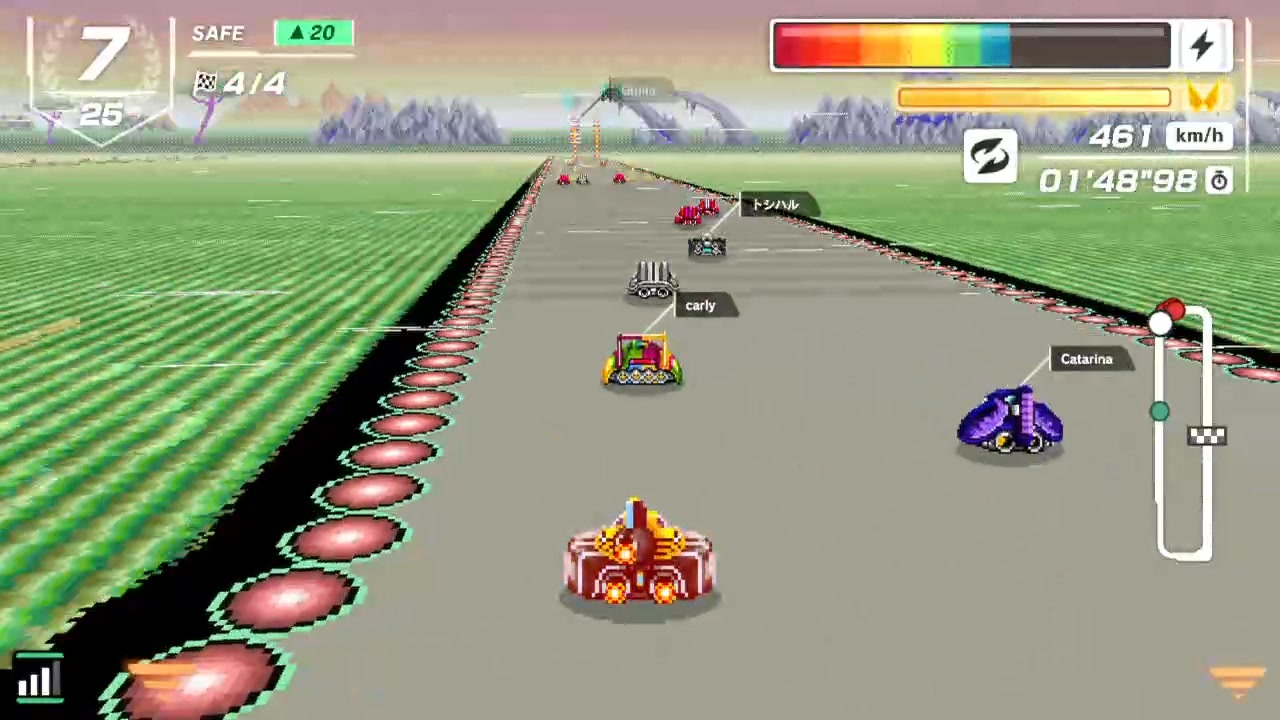Toggle the green +20 points indicator
Image resolution: width=1280 pixels, height=720 pixels.
click(313, 33)
